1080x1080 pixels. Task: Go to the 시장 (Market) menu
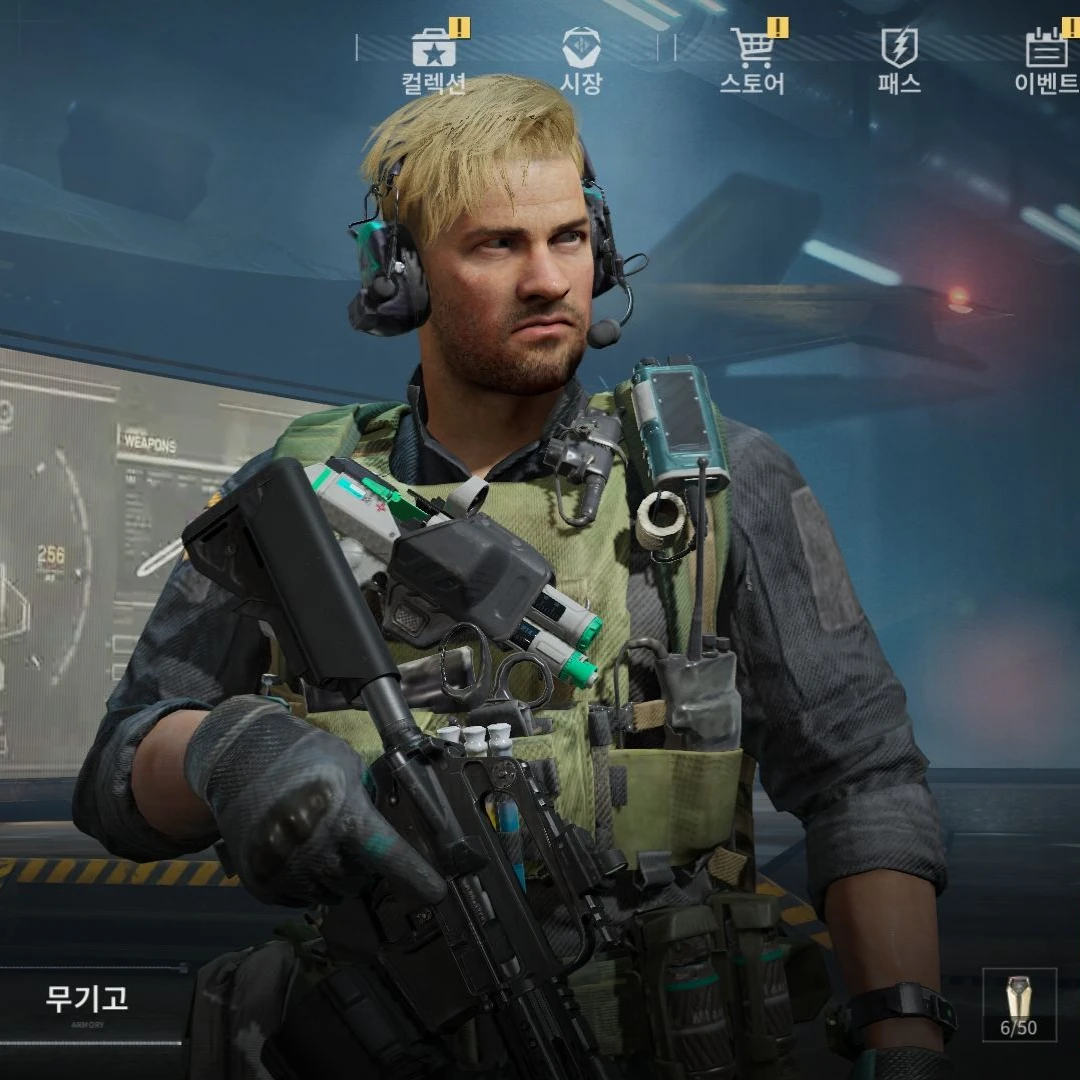(581, 60)
